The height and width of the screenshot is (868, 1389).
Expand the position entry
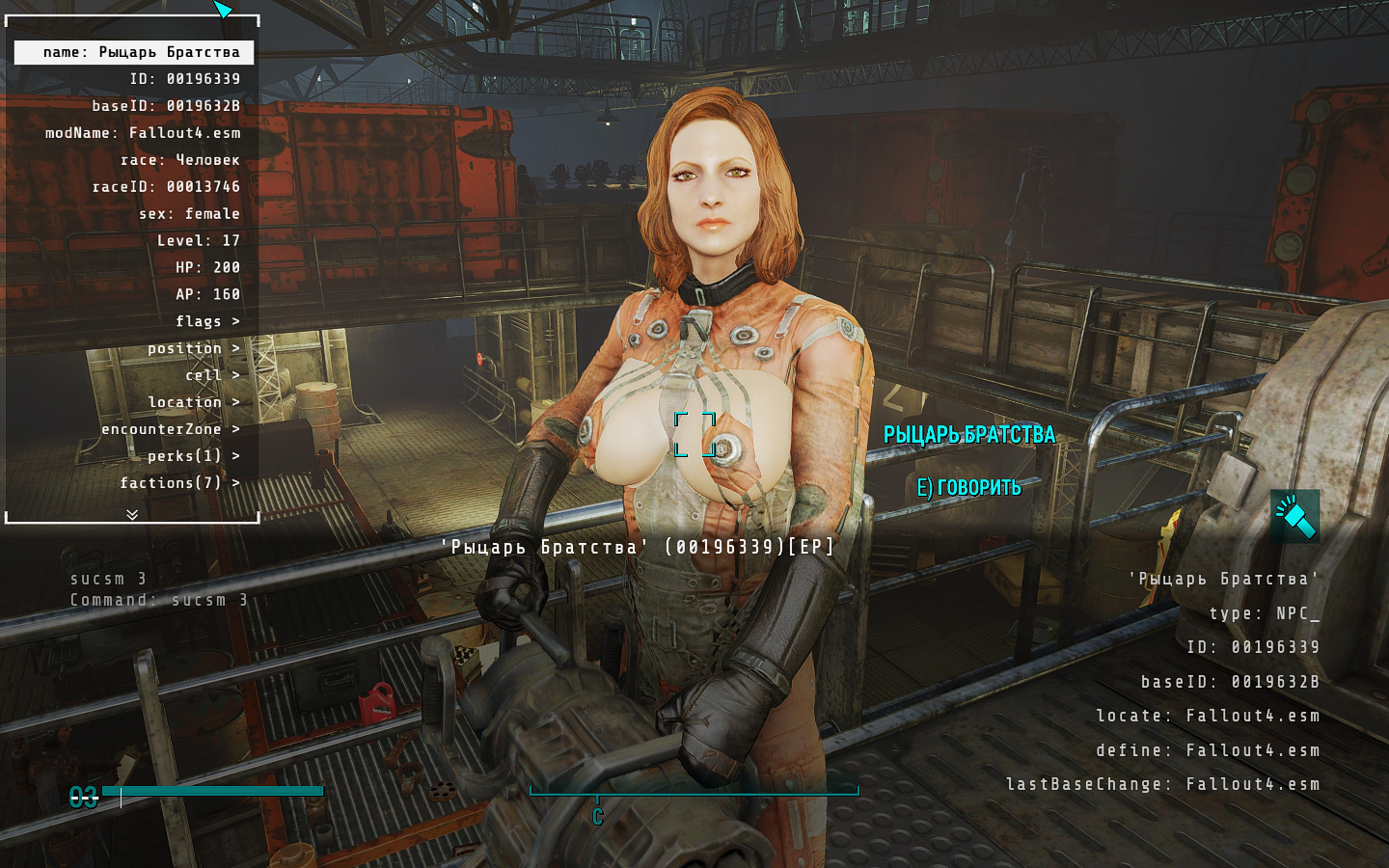pos(193,348)
